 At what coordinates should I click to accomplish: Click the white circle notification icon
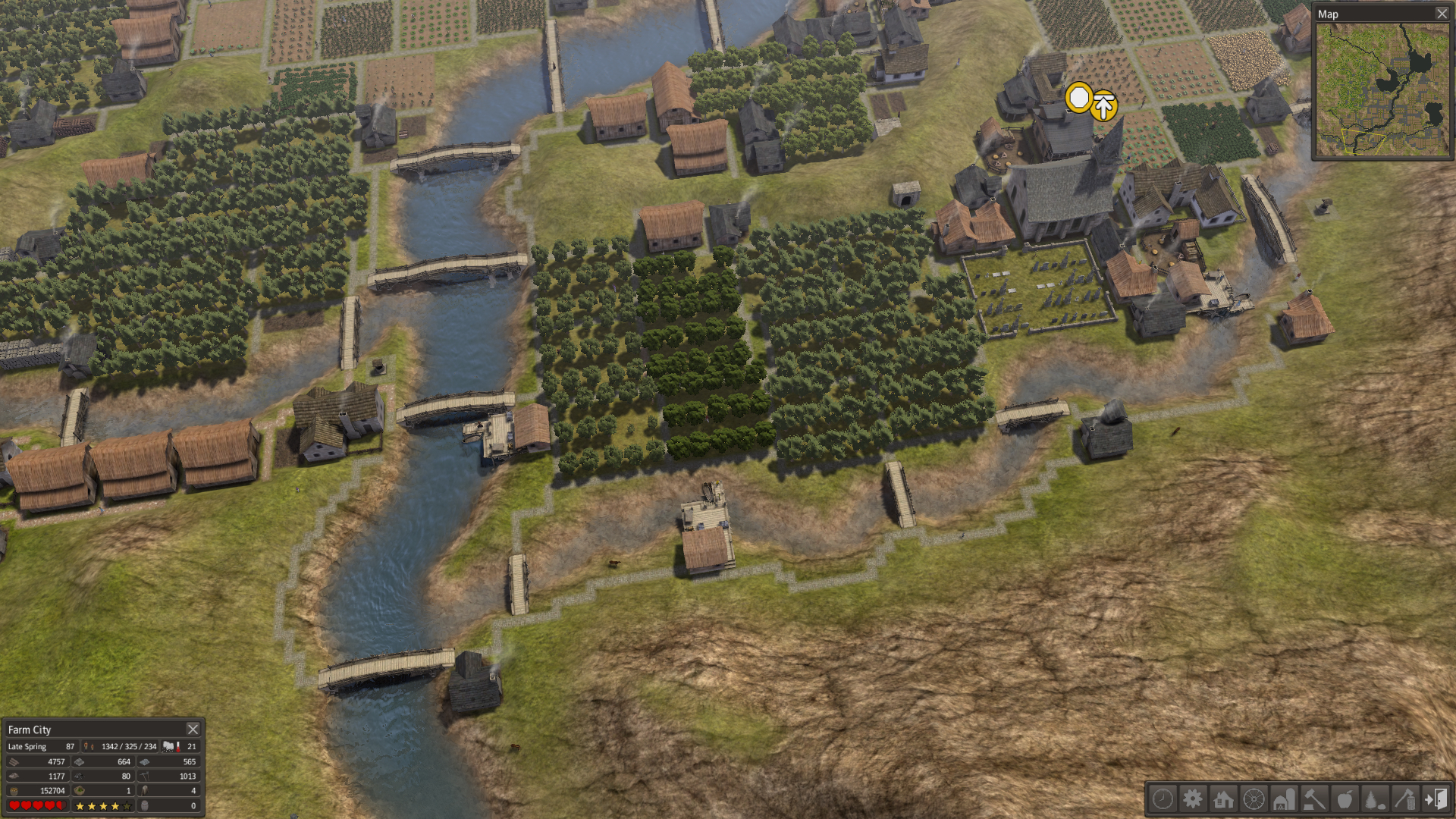pyautogui.click(x=1078, y=98)
